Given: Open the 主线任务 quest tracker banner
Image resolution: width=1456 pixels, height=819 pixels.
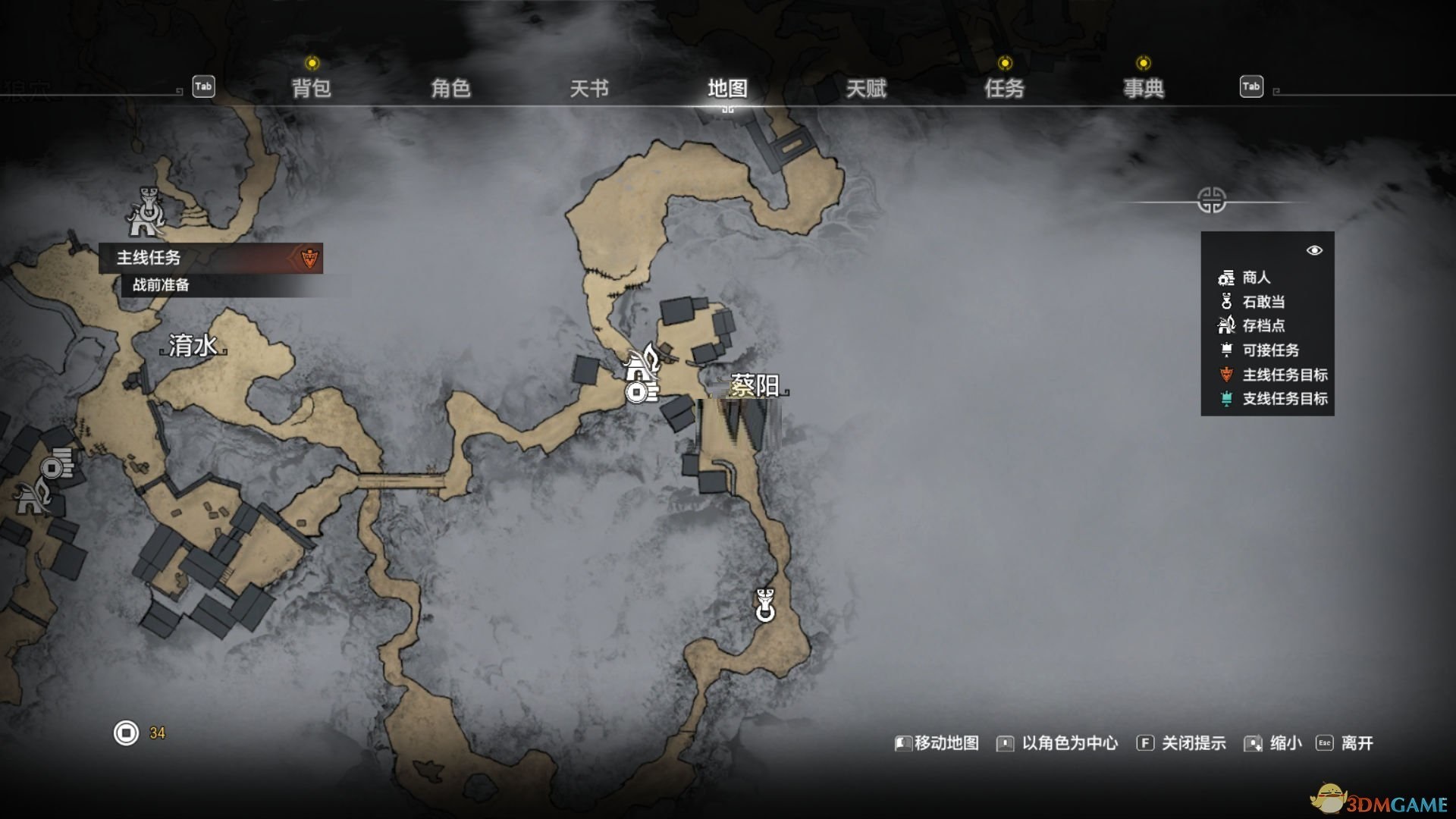Looking at the screenshot, I should (211, 258).
